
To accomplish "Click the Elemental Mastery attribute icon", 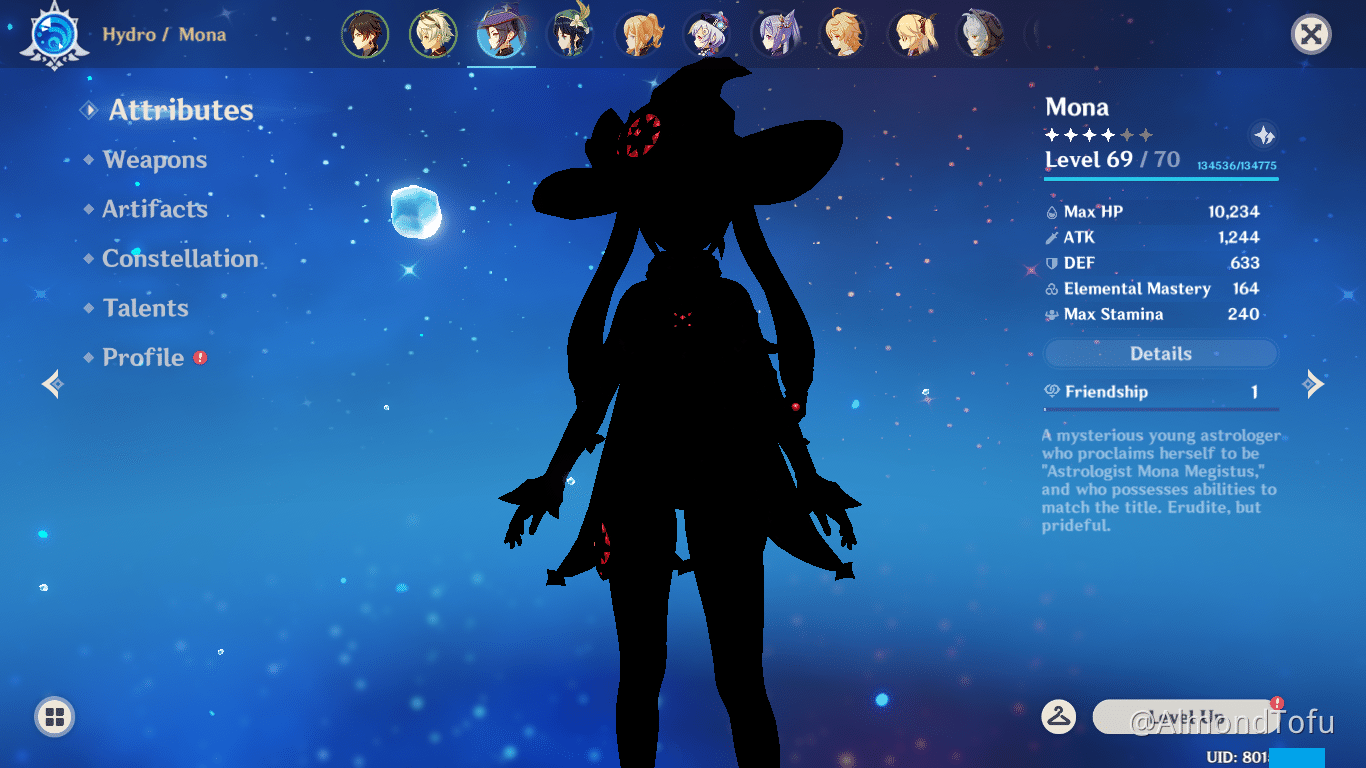I will coord(1051,289).
